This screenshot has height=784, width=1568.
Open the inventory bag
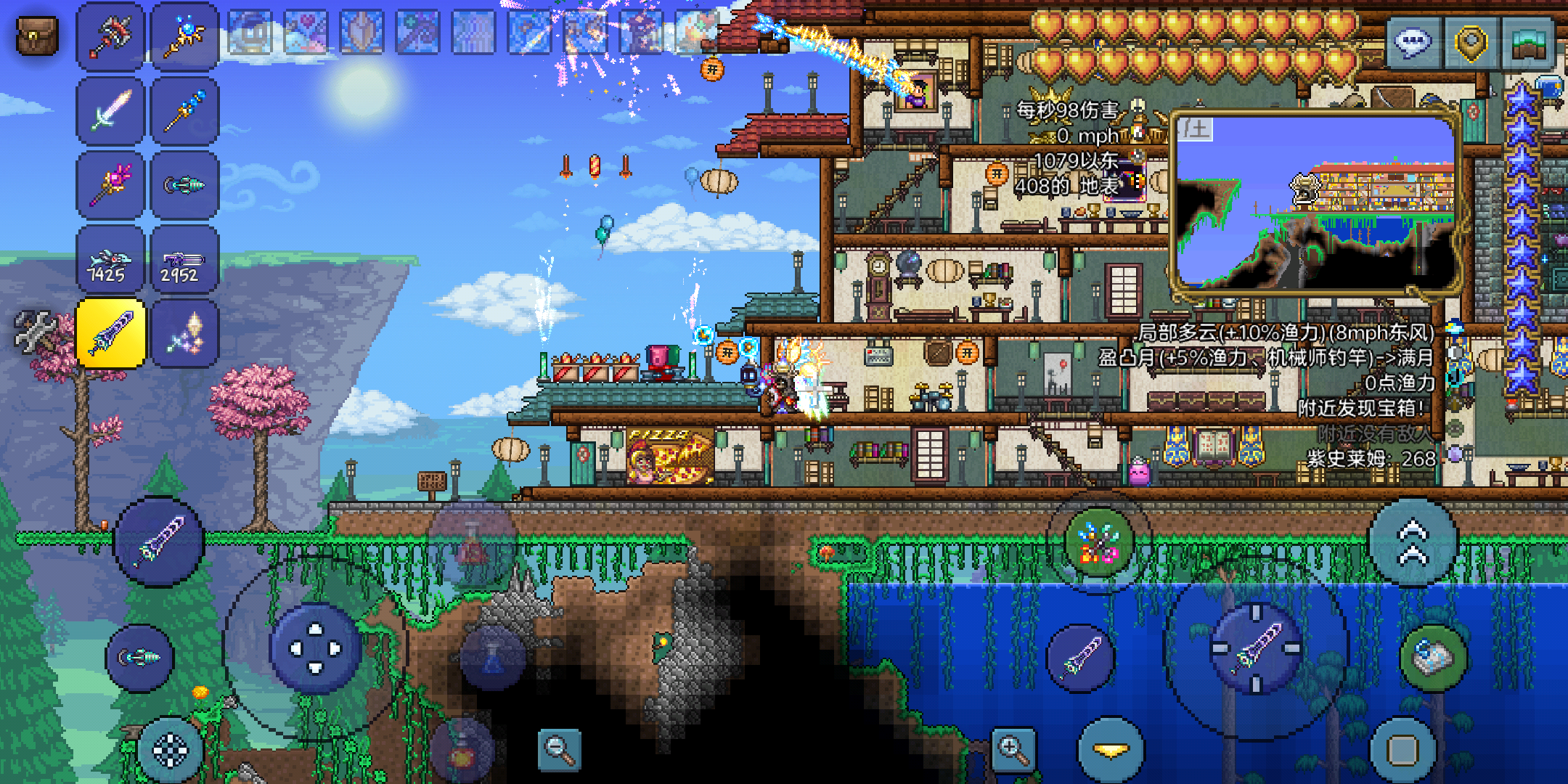(36, 36)
